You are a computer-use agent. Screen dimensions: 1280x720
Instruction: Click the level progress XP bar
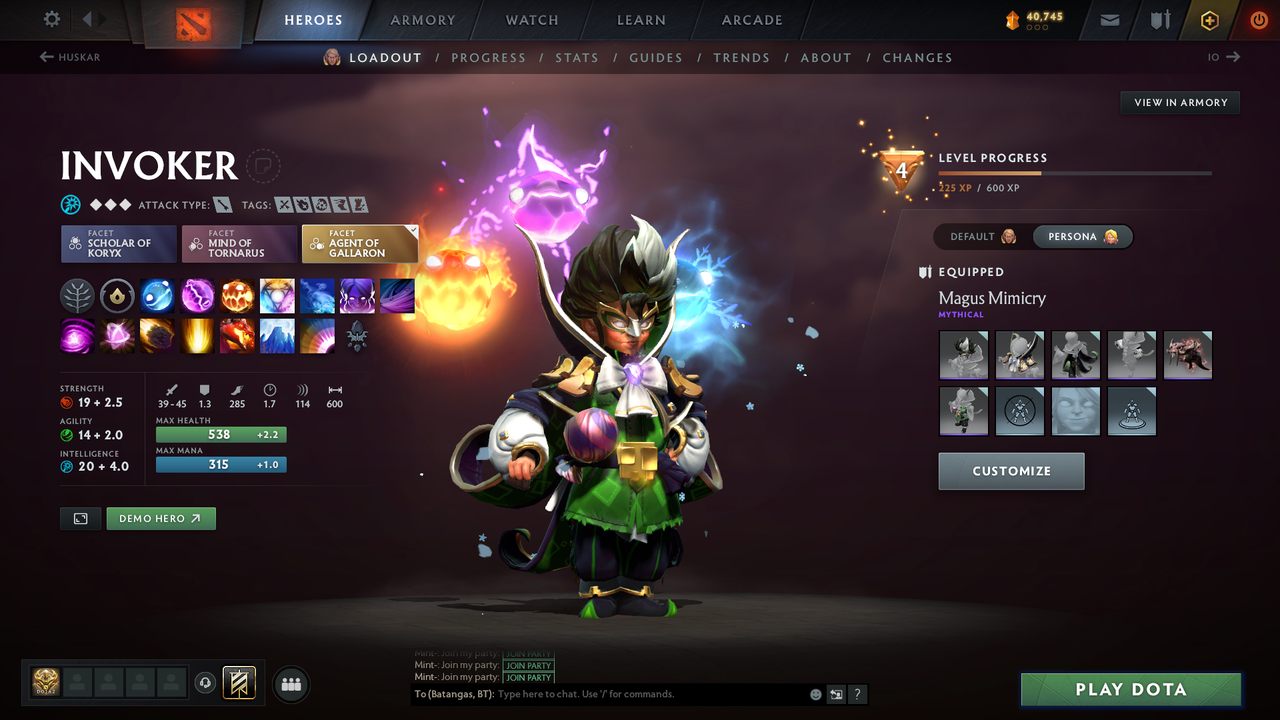point(1076,173)
